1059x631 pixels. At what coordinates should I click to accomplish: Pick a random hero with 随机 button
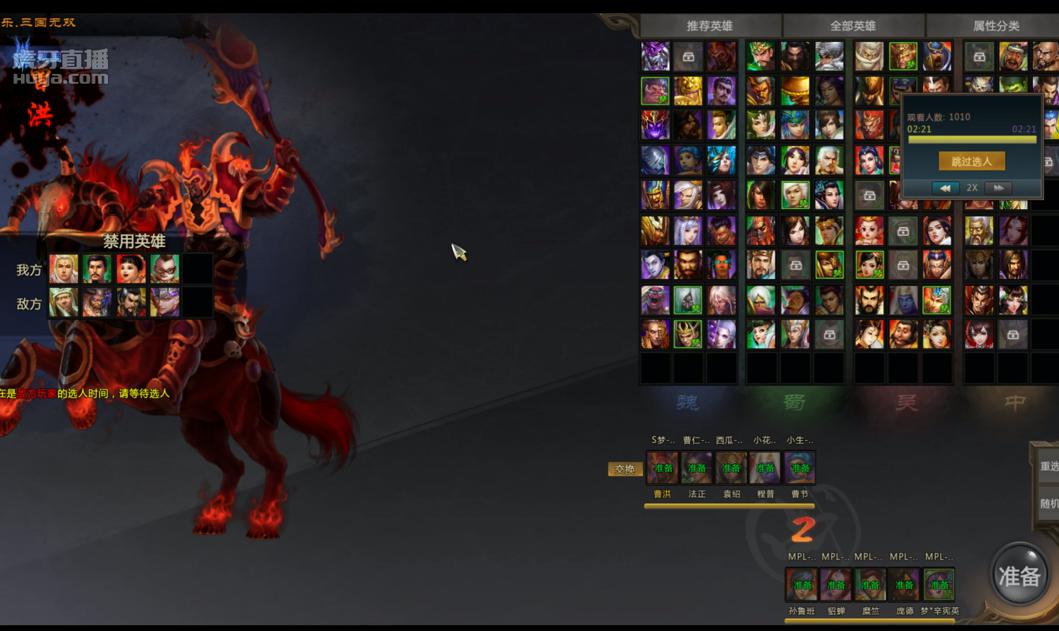1048,504
